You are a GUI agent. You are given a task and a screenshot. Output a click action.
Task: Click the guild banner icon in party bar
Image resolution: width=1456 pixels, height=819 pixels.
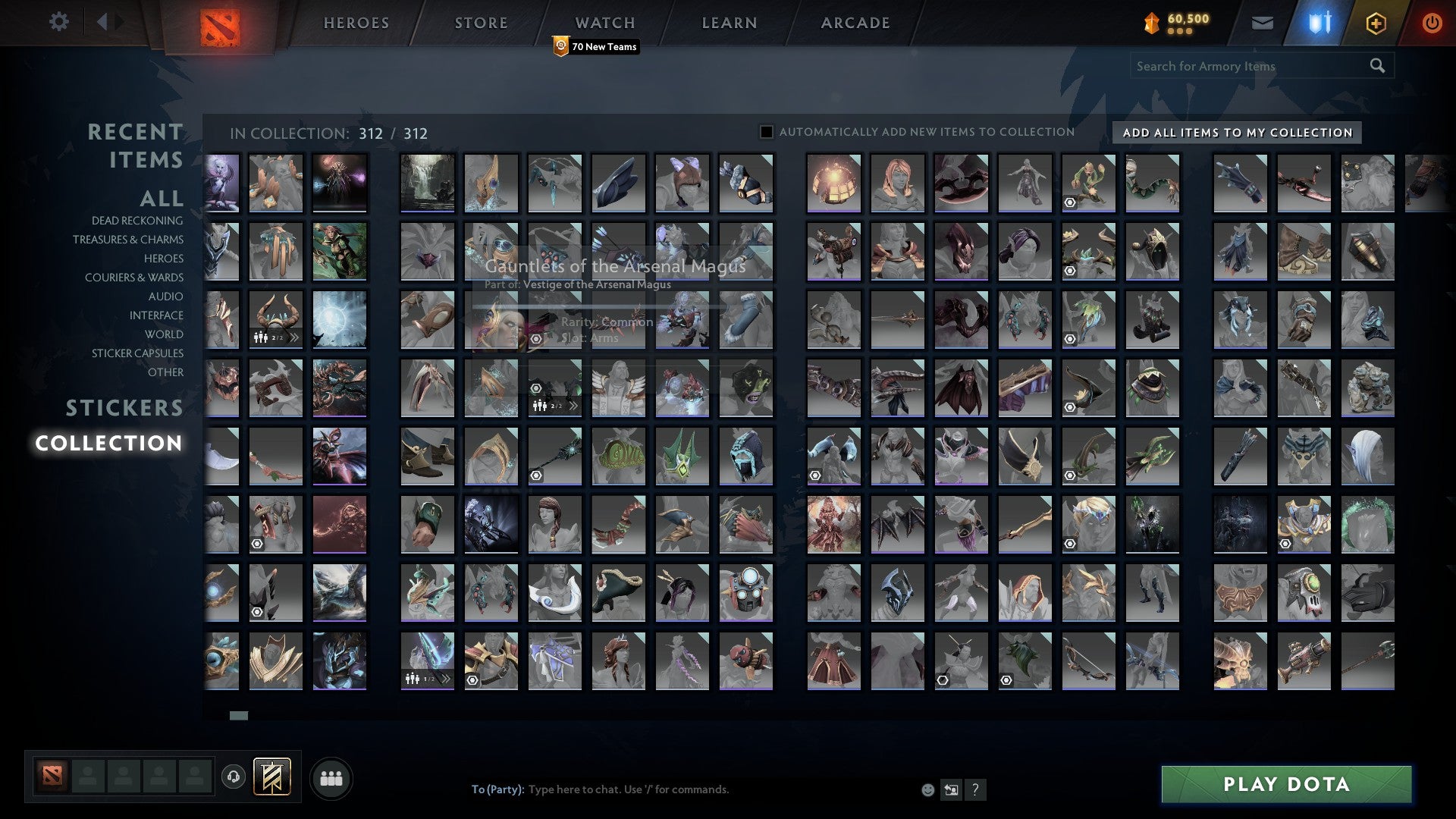(271, 777)
